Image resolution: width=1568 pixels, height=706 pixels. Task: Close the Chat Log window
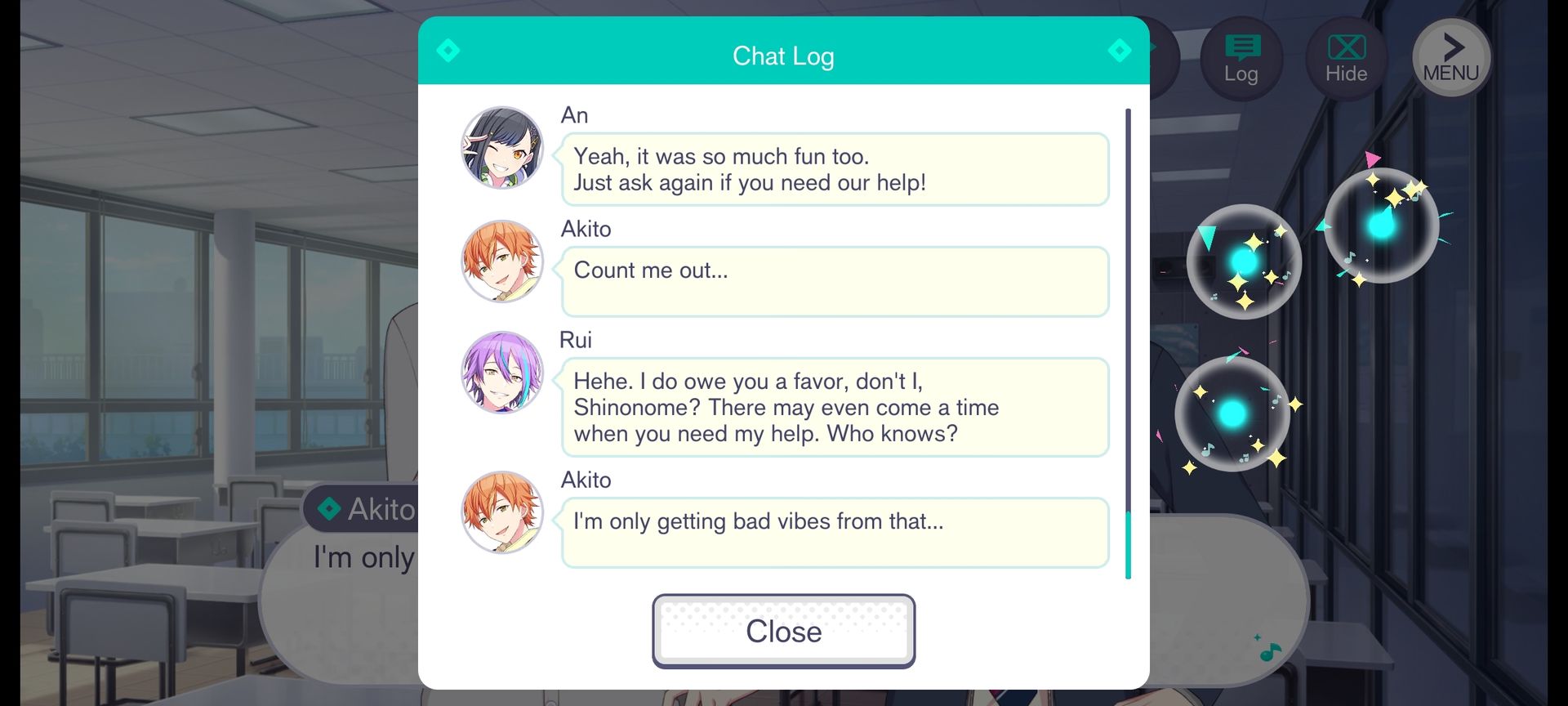click(x=783, y=631)
